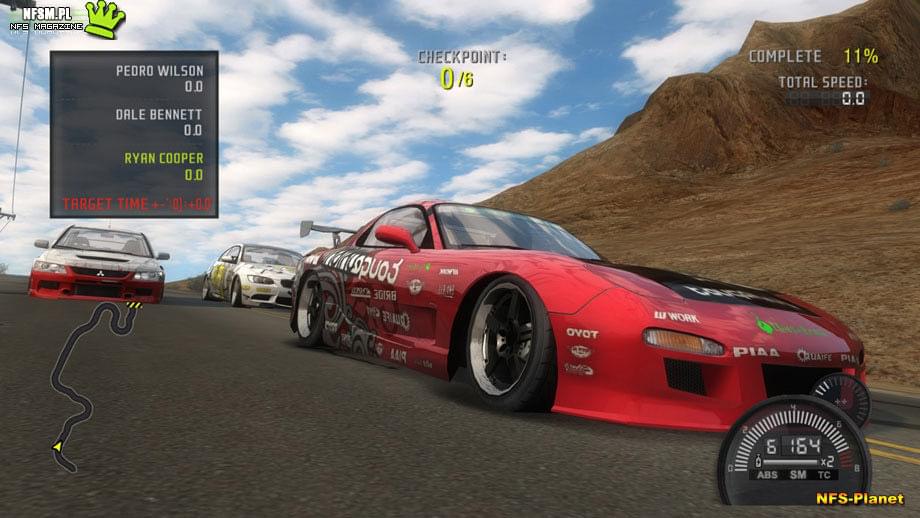Click the NFS-Planet watermark
920x518 pixels.
[859, 498]
